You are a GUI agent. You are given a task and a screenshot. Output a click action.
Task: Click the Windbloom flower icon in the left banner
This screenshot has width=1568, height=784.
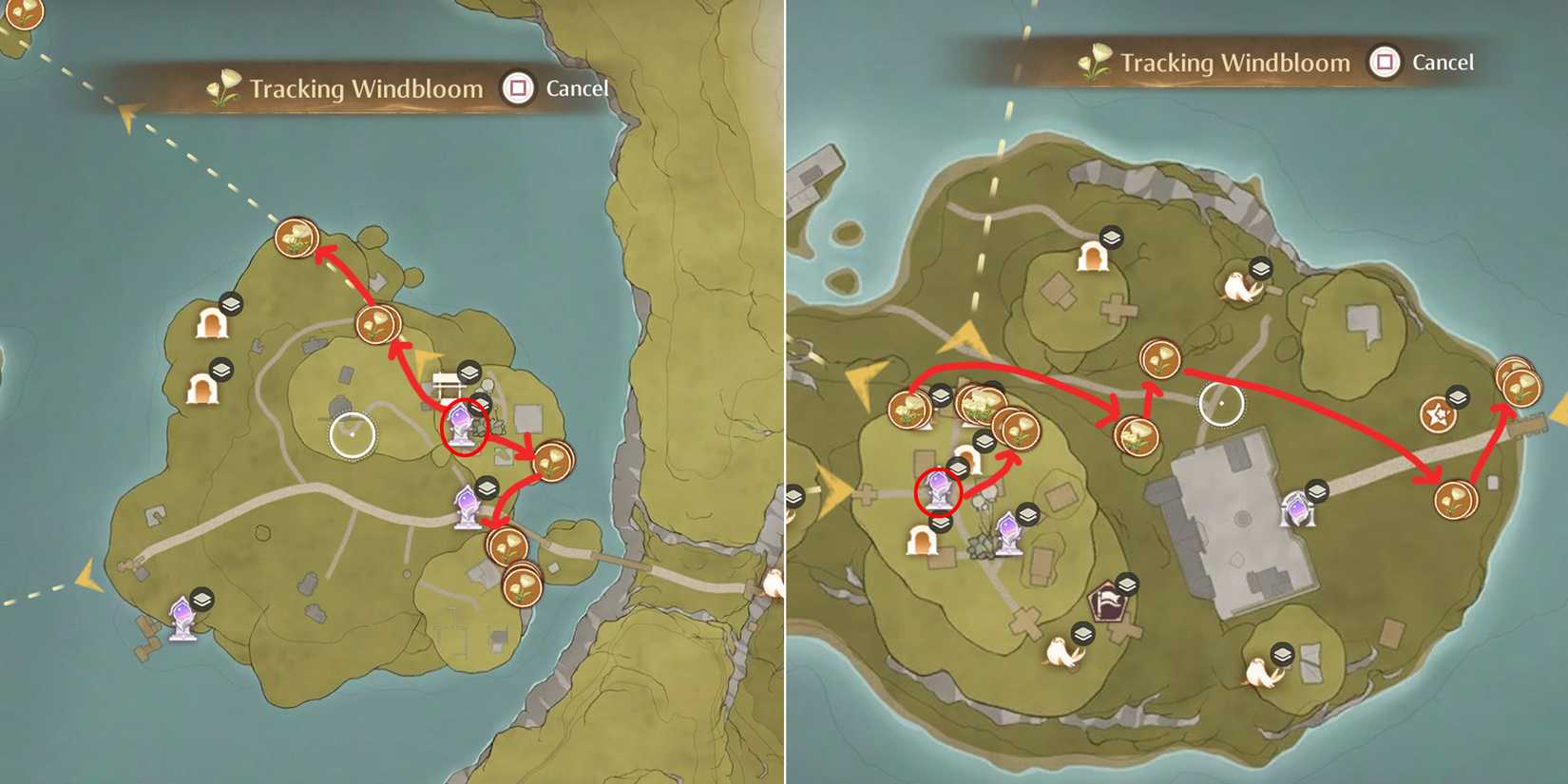click(x=225, y=88)
